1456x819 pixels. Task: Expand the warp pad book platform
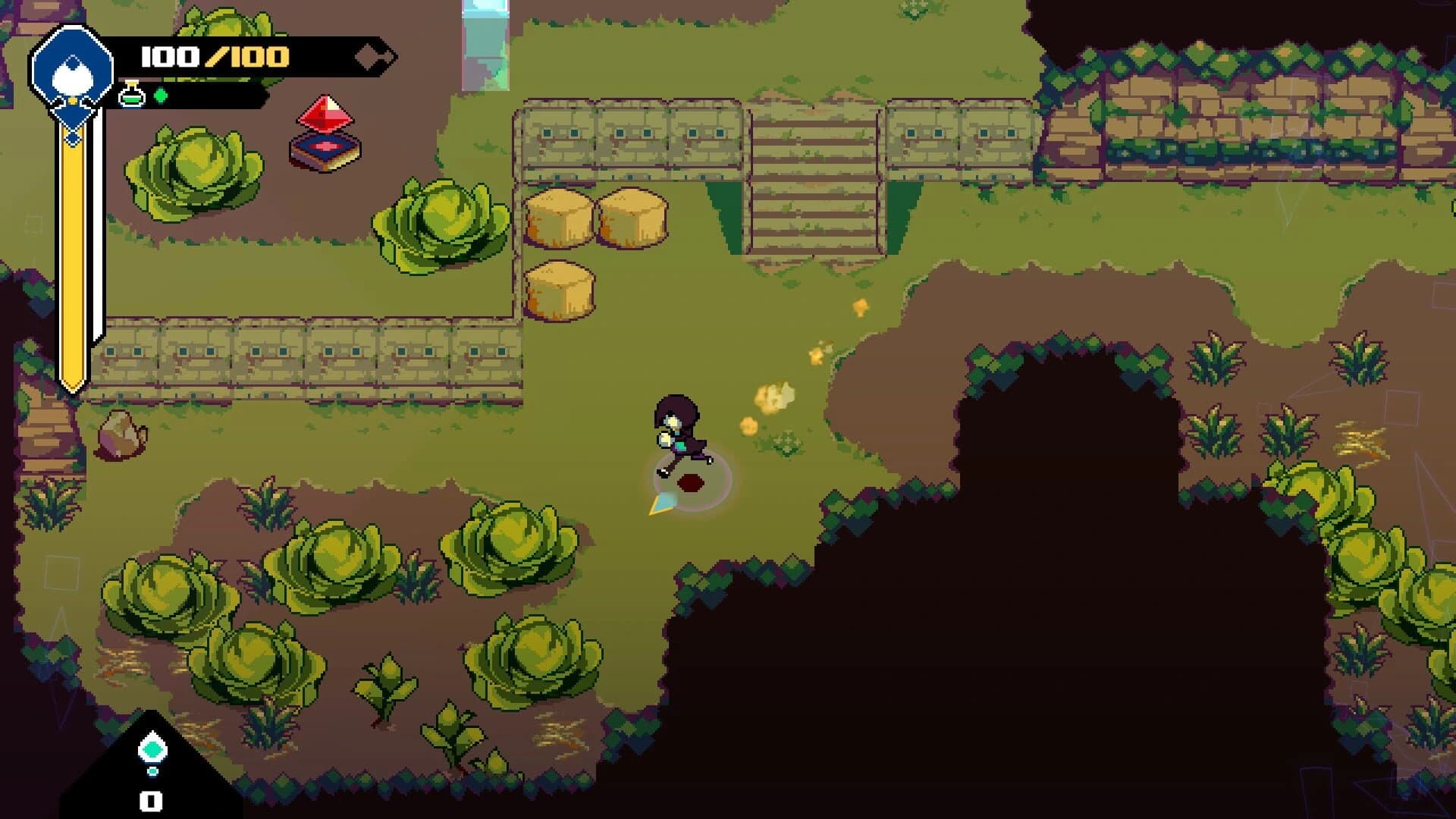[x=325, y=152]
